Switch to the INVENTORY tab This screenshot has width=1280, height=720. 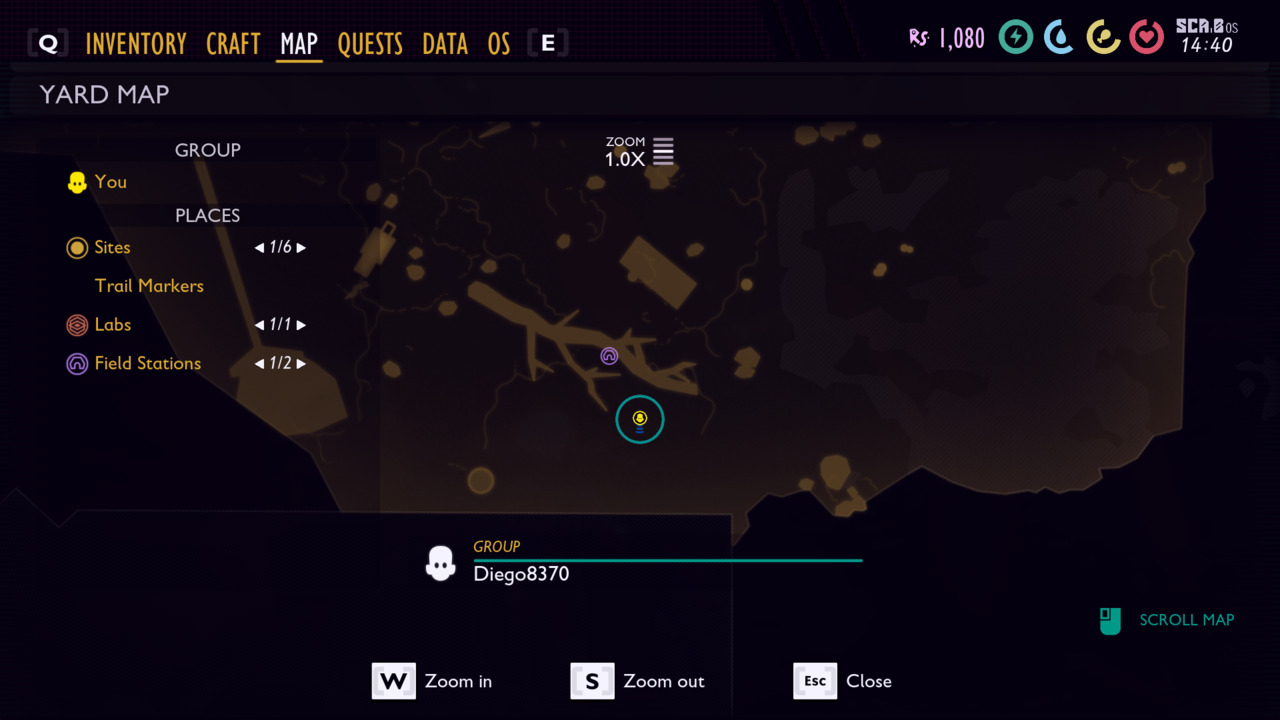click(x=136, y=43)
